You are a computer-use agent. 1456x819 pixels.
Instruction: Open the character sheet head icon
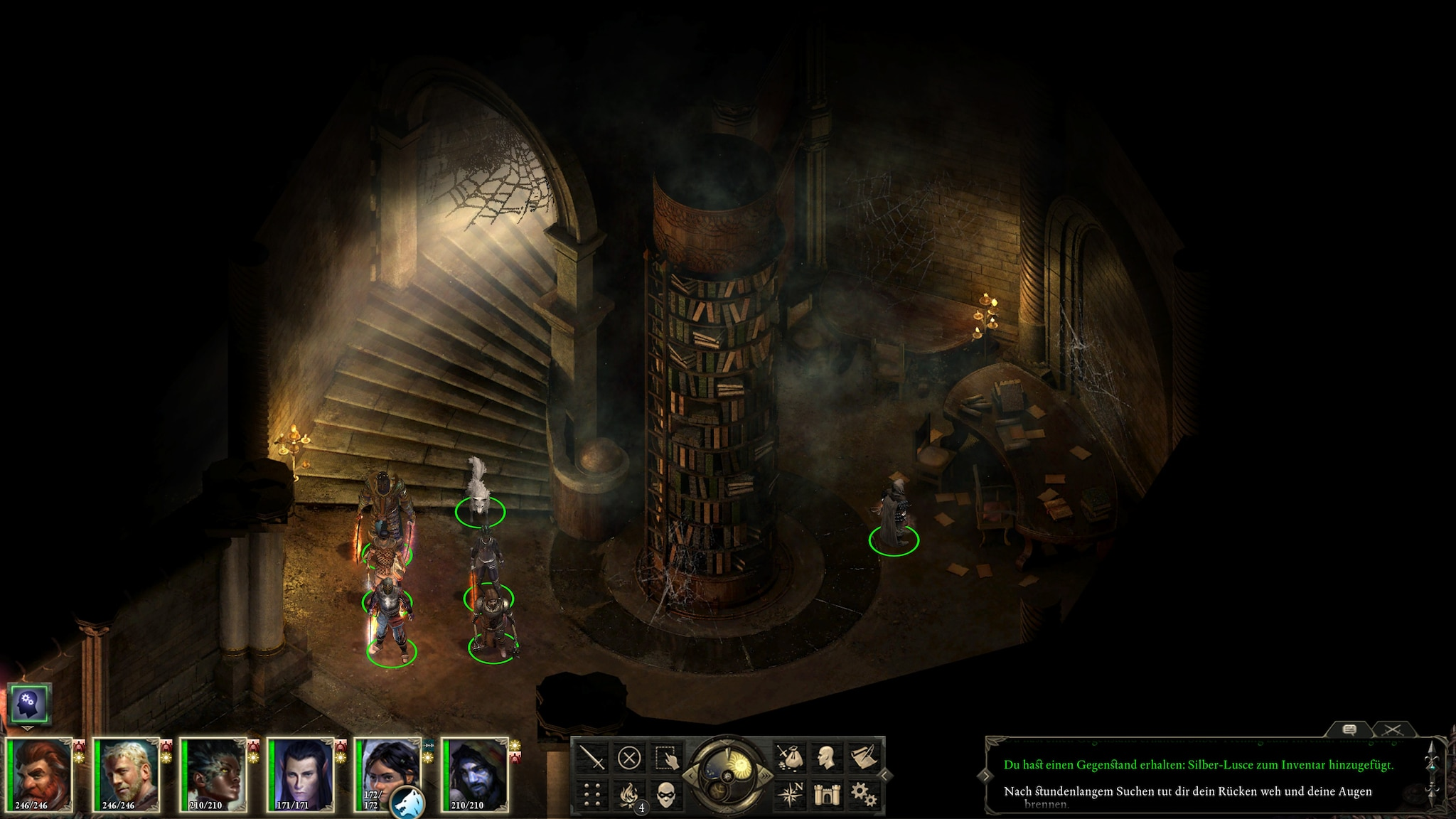825,758
